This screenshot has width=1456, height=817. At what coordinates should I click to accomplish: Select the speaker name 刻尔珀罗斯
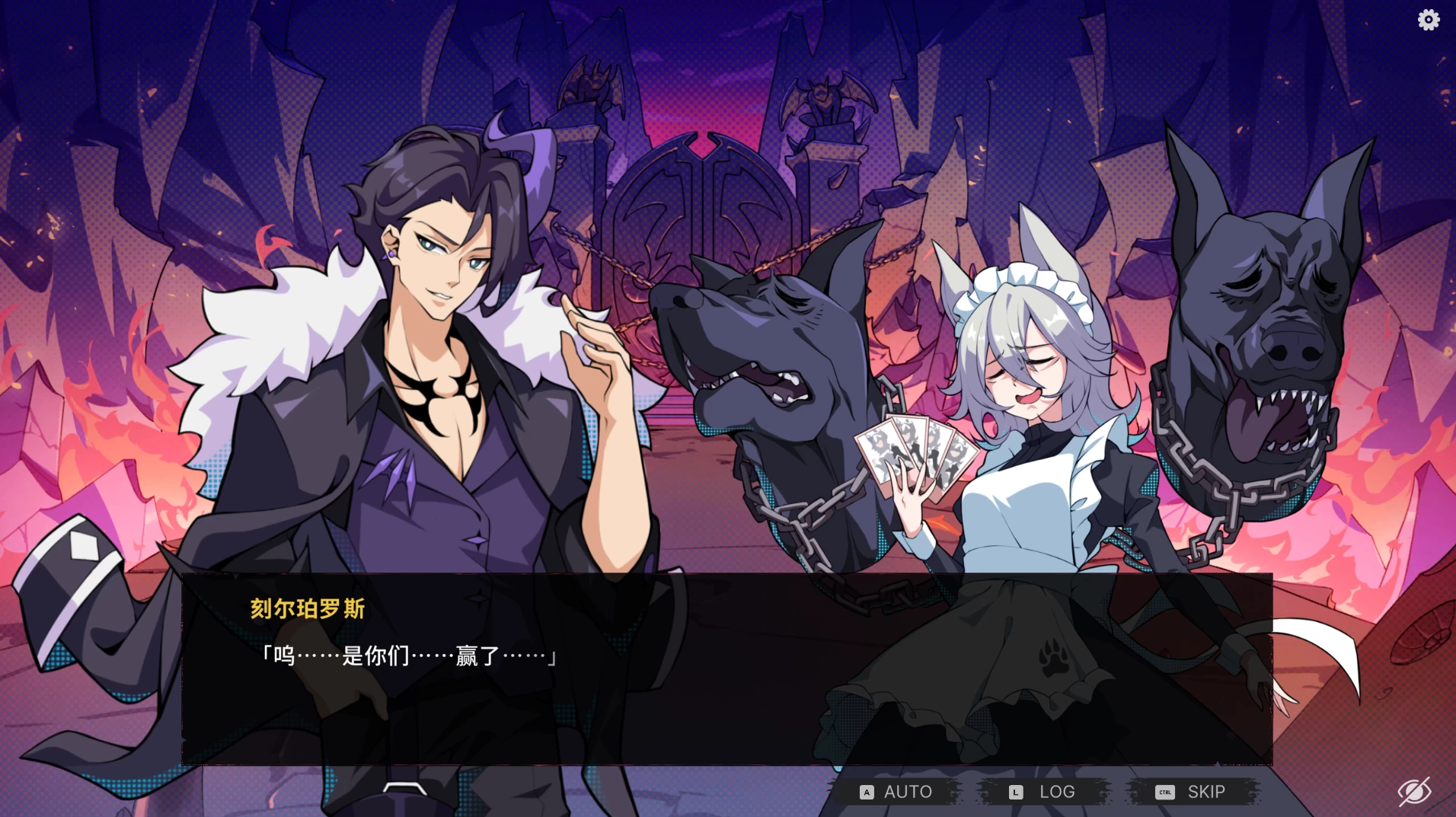(305, 609)
